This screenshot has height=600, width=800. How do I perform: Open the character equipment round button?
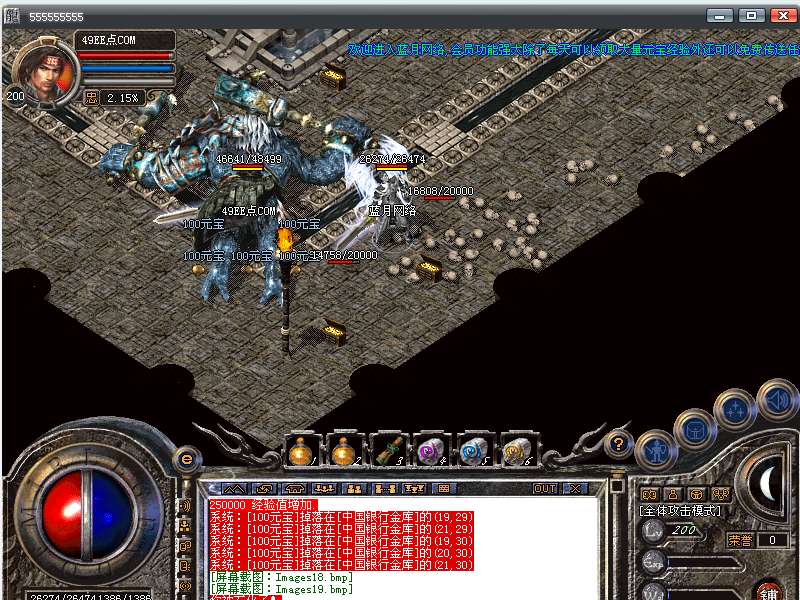coord(655,449)
